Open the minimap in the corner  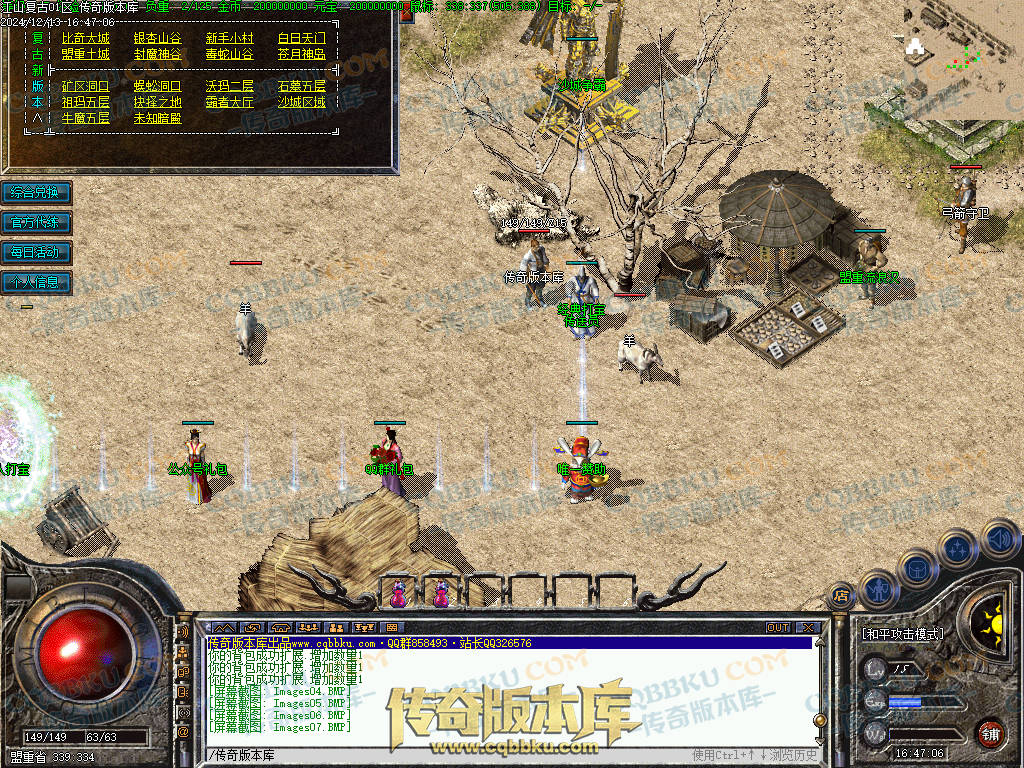coord(964,60)
